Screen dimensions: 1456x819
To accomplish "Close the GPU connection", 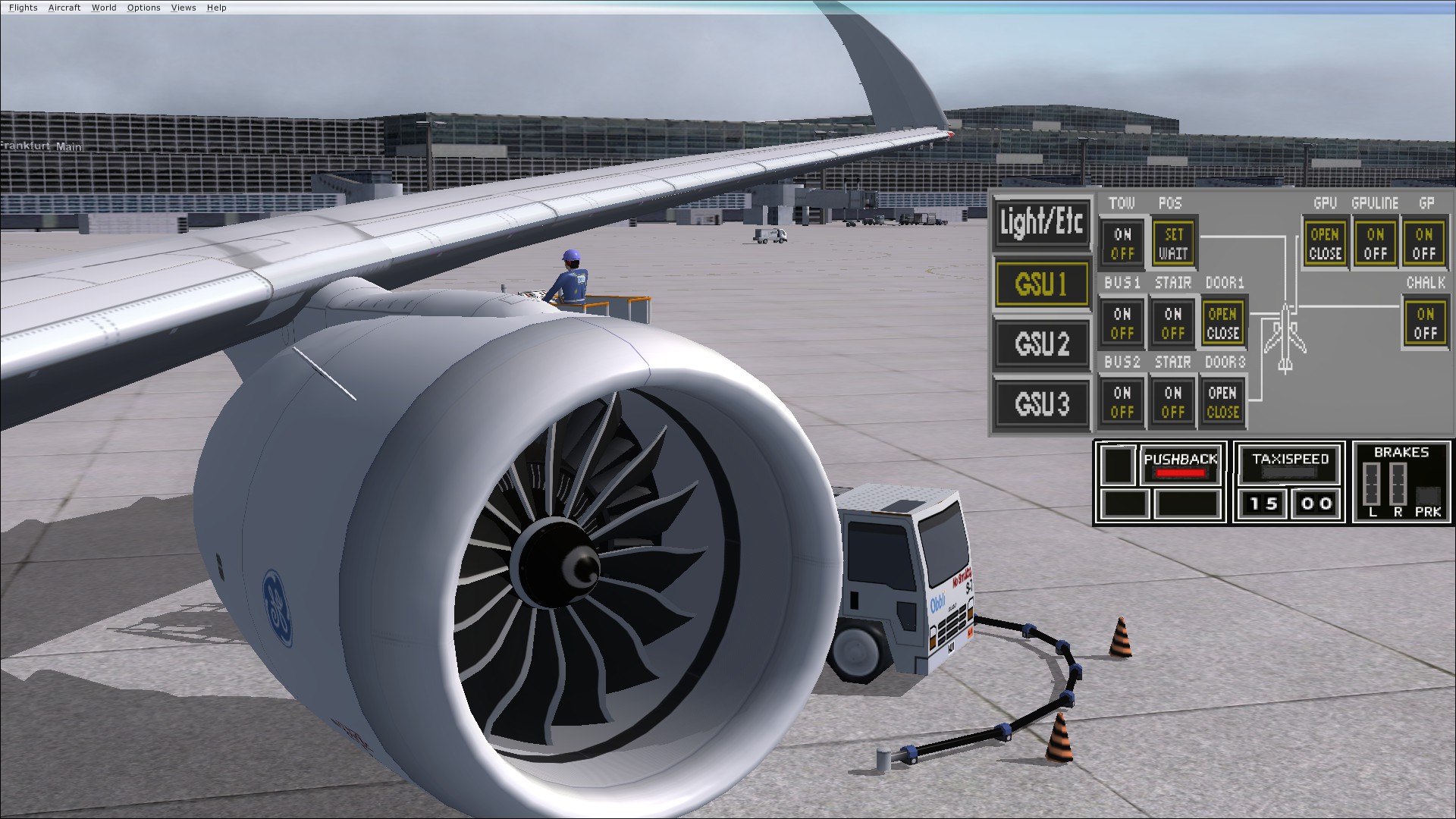I will click(1324, 252).
